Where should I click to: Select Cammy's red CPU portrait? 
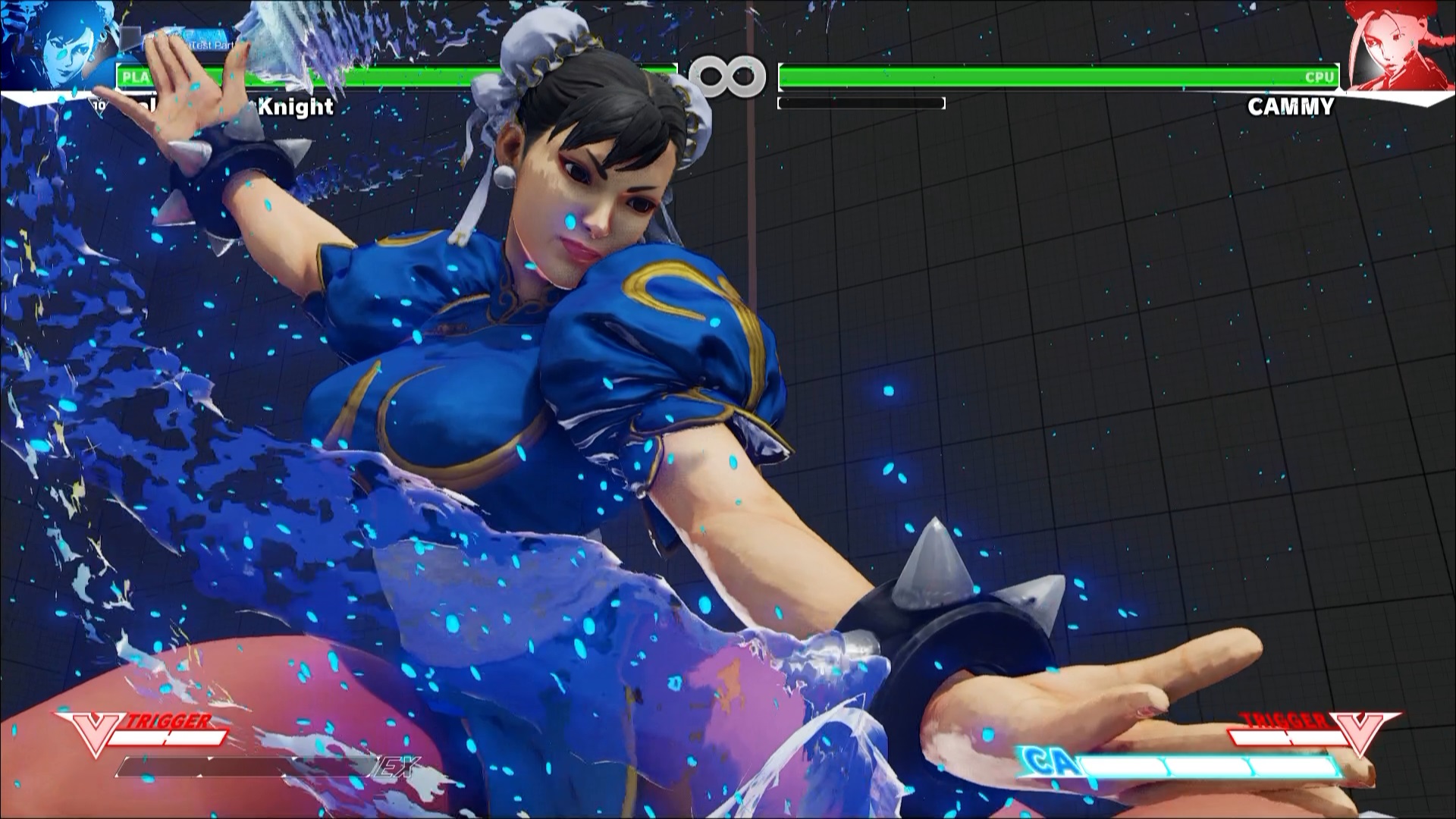(x=1397, y=45)
